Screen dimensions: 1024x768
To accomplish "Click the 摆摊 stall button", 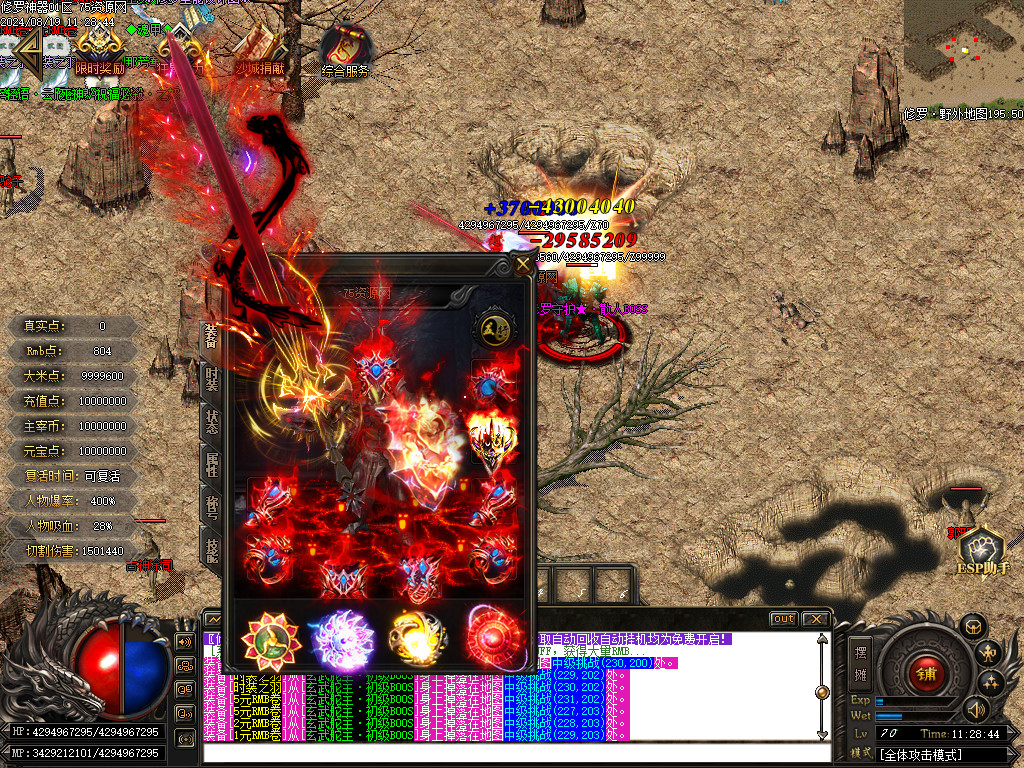I will coord(860,663).
